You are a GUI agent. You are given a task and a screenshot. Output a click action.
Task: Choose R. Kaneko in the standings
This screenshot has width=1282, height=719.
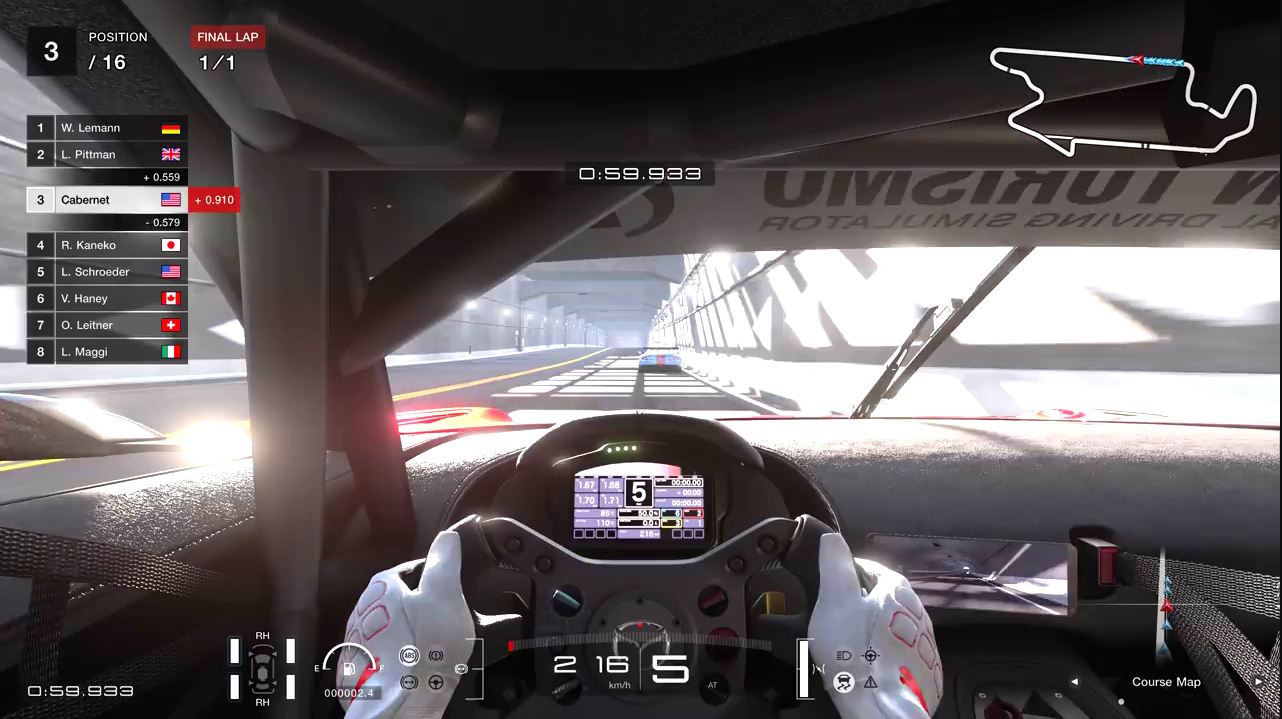tap(106, 245)
